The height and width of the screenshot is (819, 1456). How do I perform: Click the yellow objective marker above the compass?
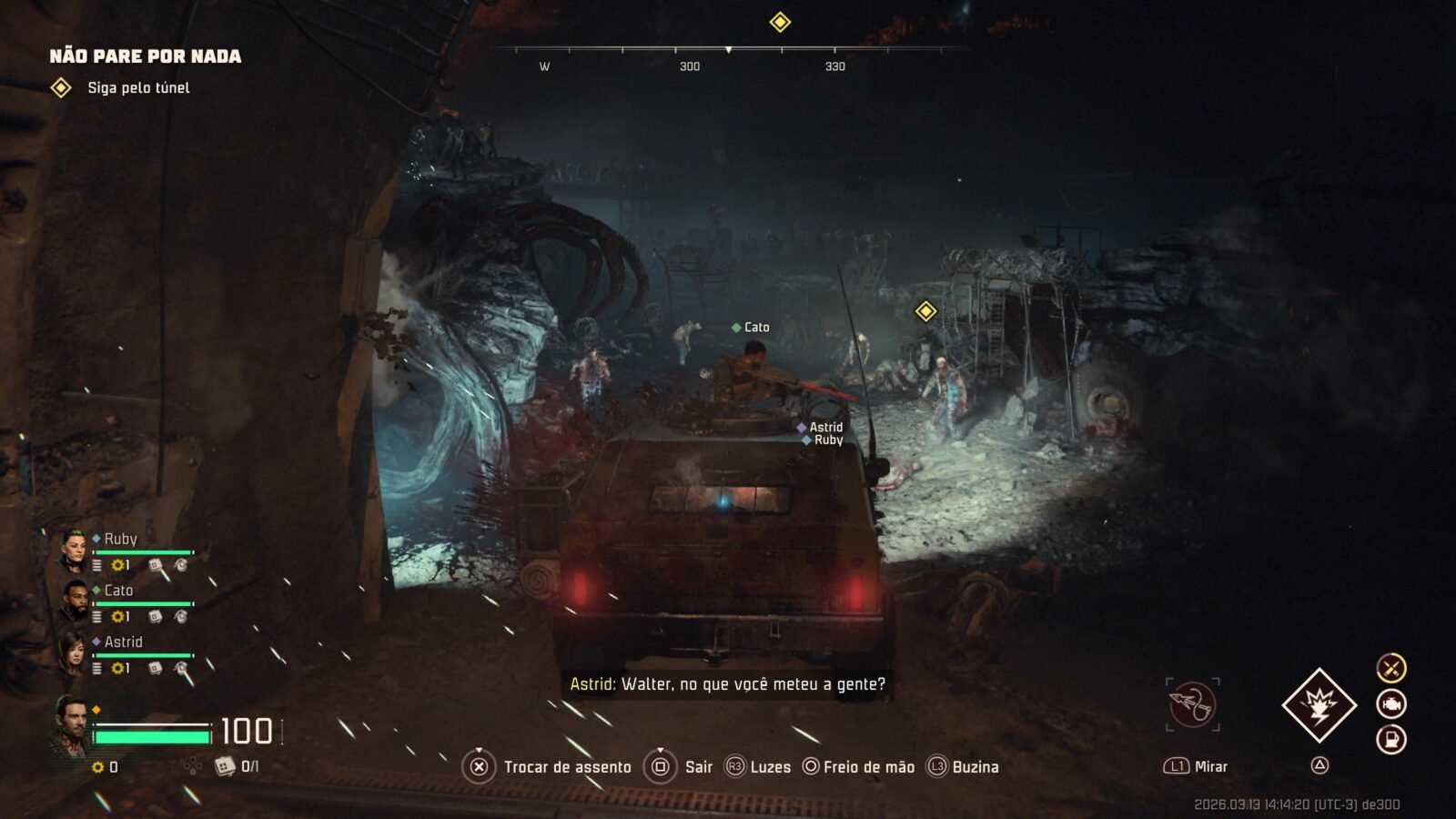[780, 22]
